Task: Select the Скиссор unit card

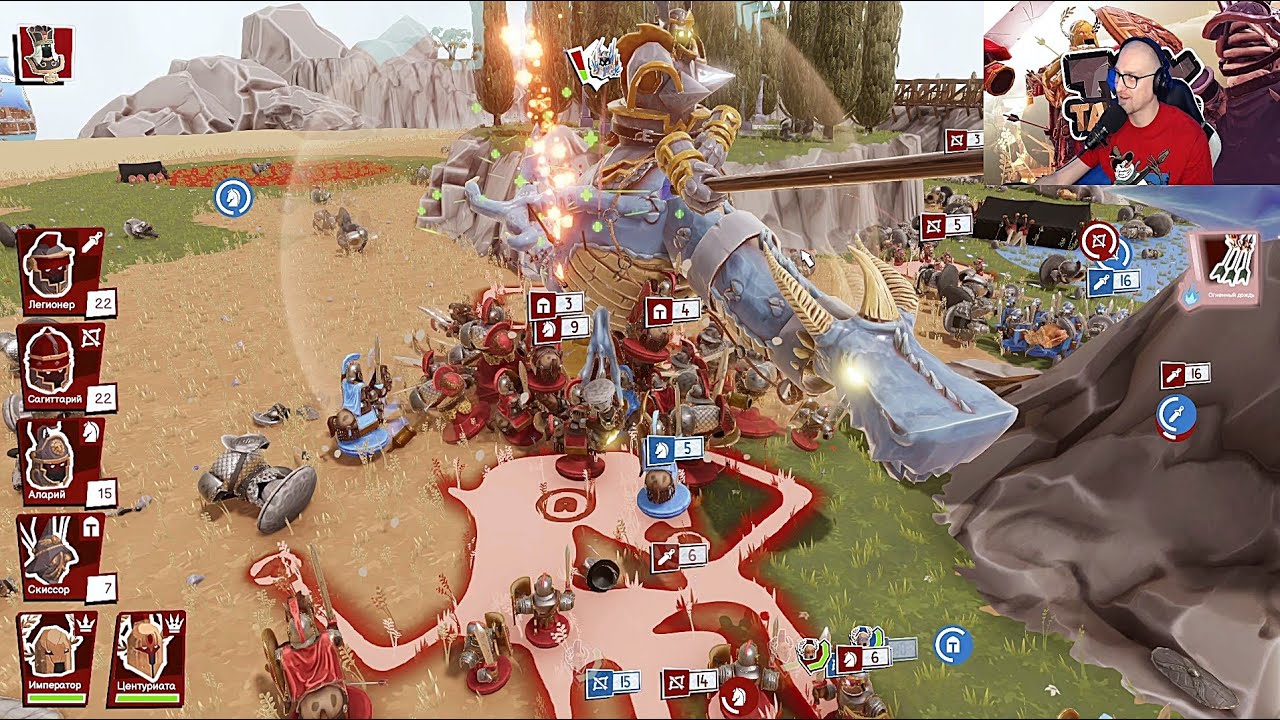Action: tap(60, 556)
